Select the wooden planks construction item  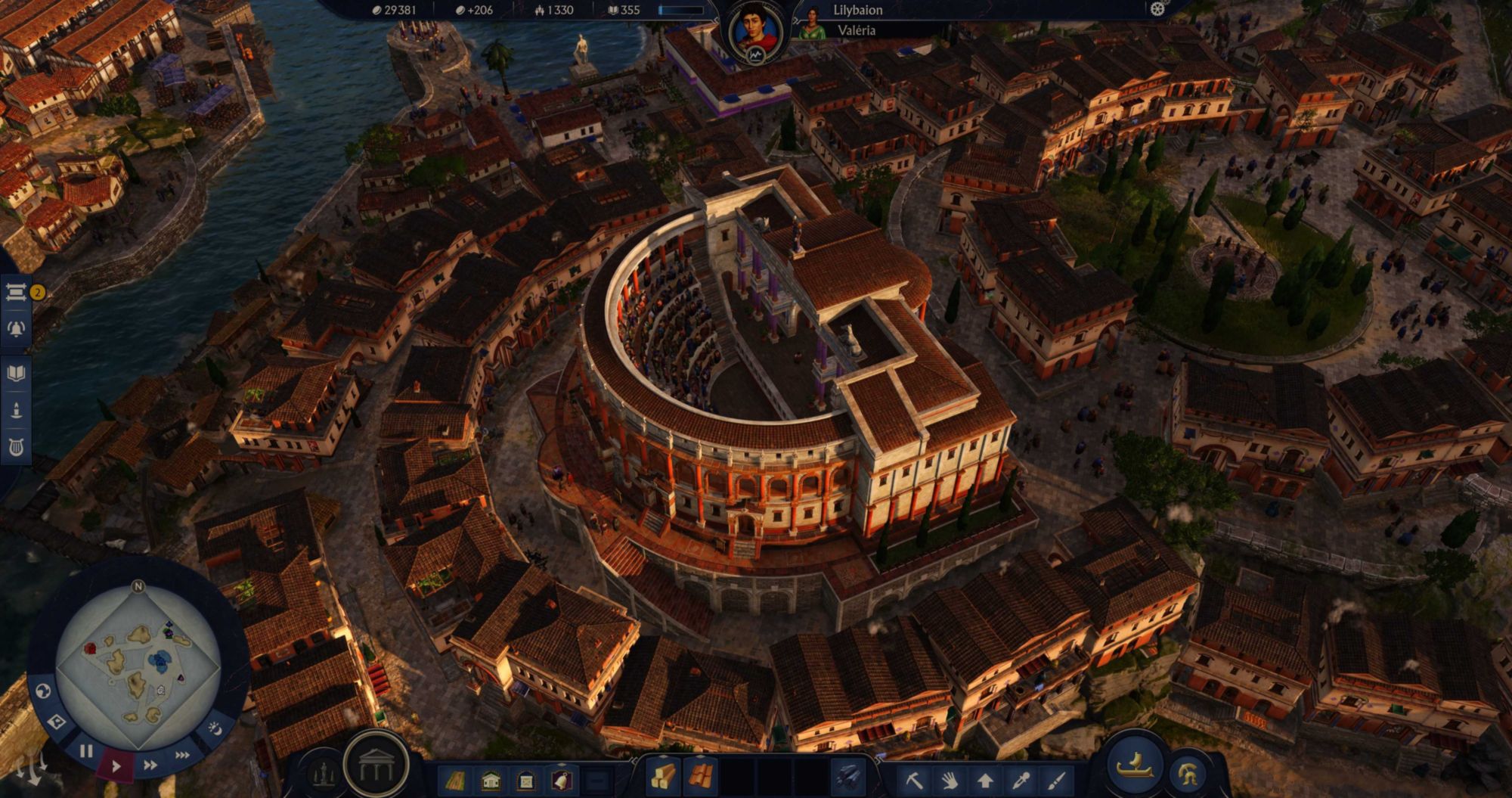(663, 777)
